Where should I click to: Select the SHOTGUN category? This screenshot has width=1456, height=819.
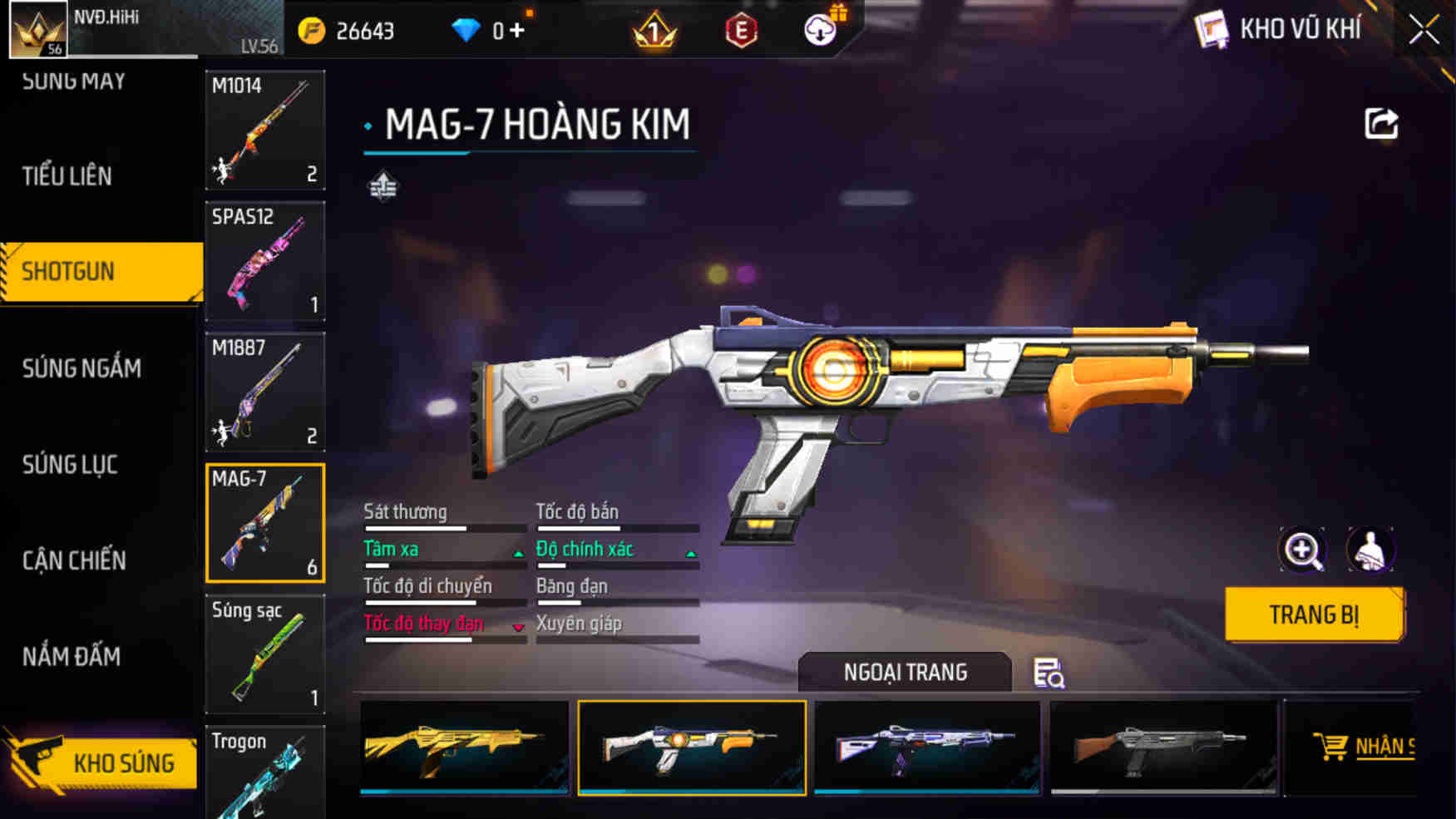point(101,272)
